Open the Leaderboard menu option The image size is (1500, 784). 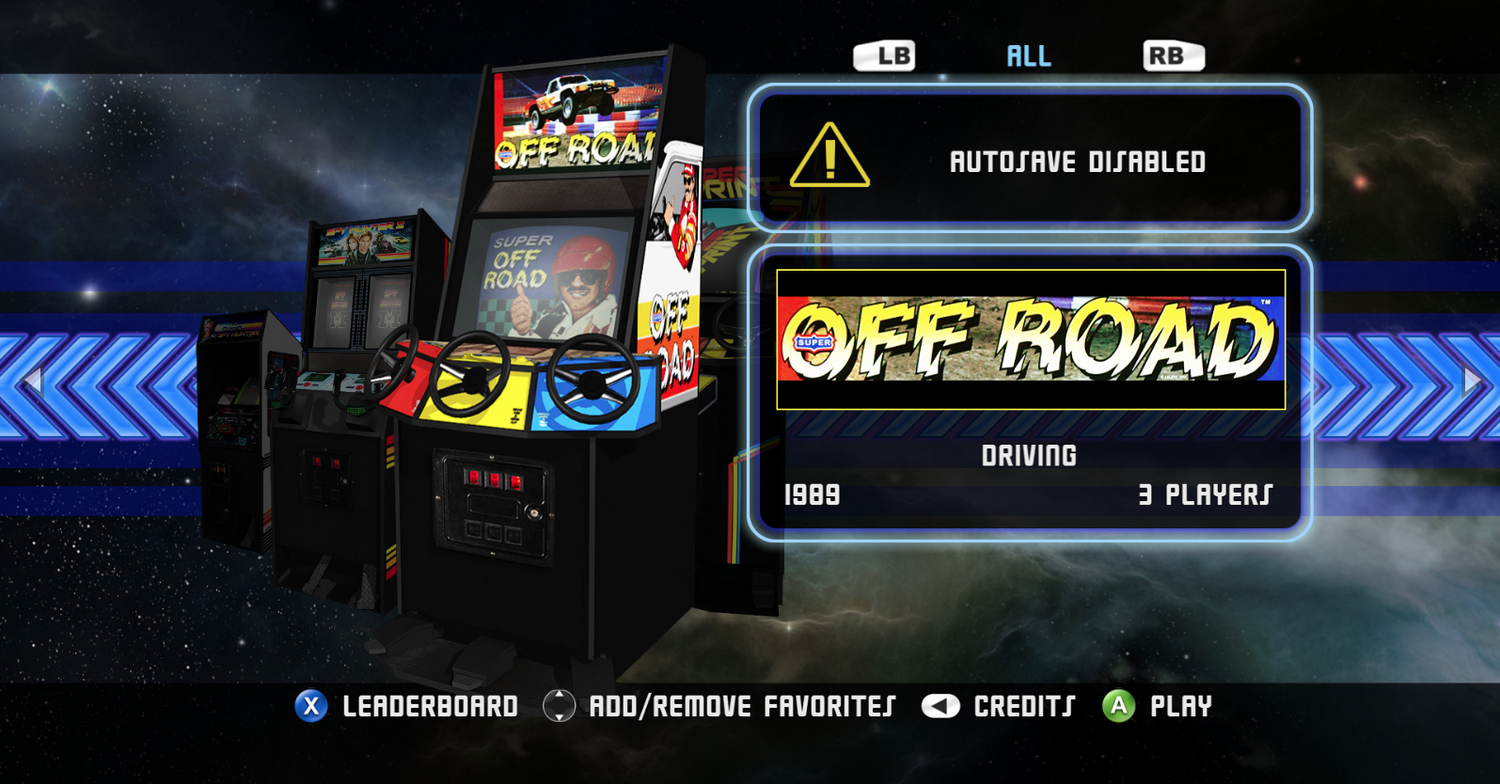pos(430,706)
